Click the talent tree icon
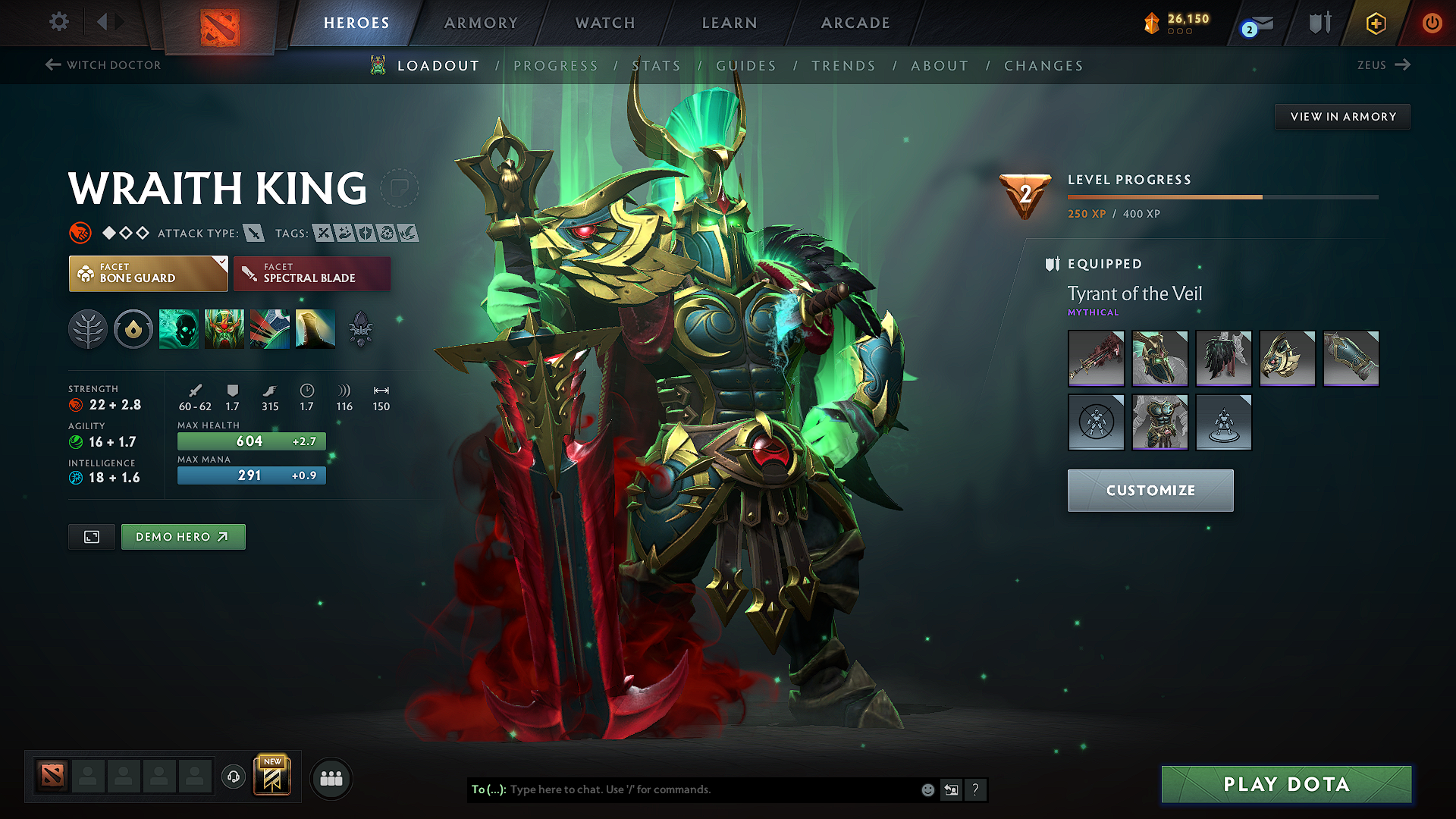This screenshot has width=1456, height=819. pos(87,329)
